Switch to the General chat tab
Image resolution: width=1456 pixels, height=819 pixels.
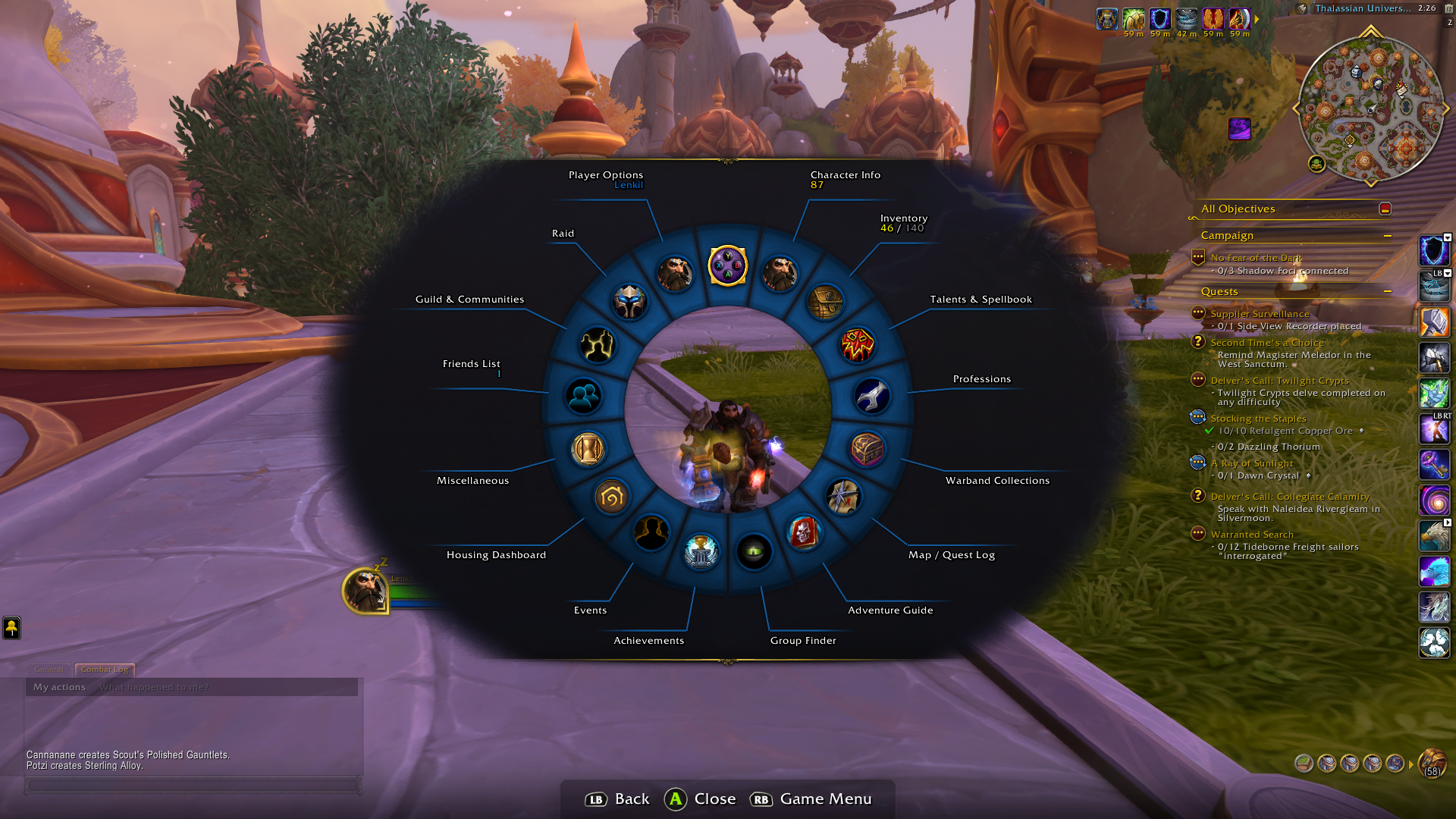48,670
